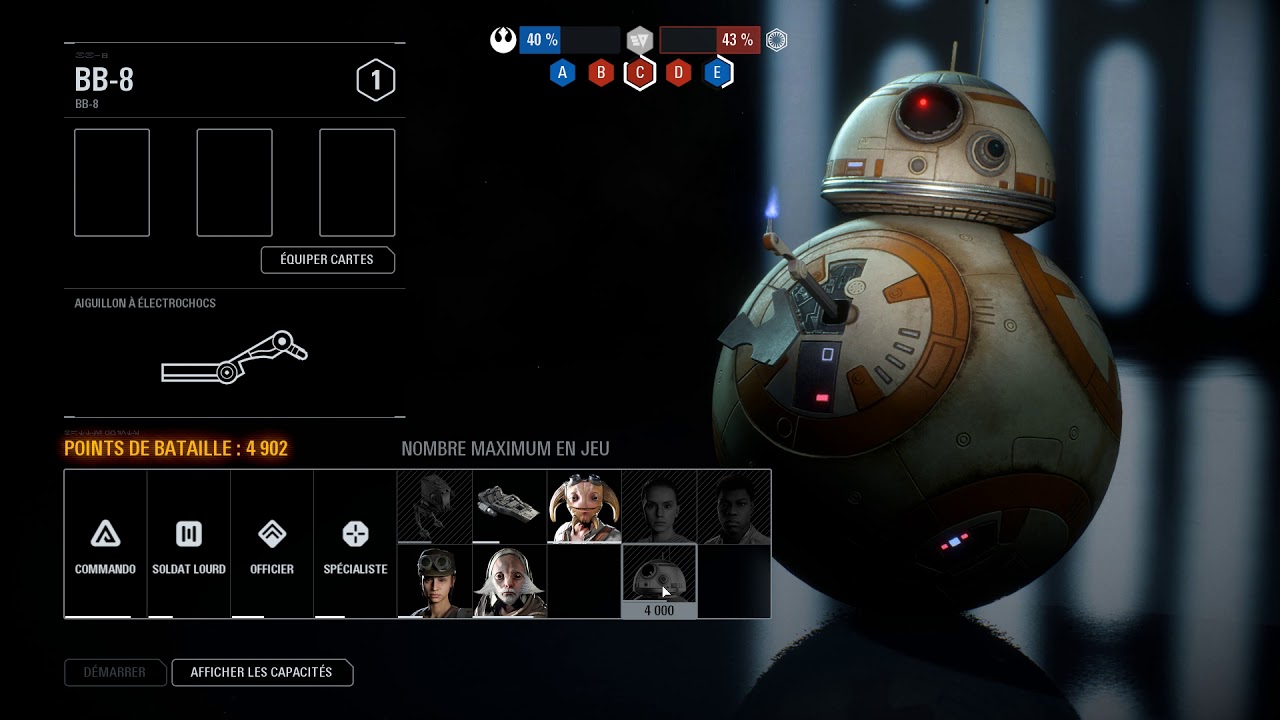The image size is (1280, 720).
Task: Select the Commando class
Action: [x=105, y=544]
